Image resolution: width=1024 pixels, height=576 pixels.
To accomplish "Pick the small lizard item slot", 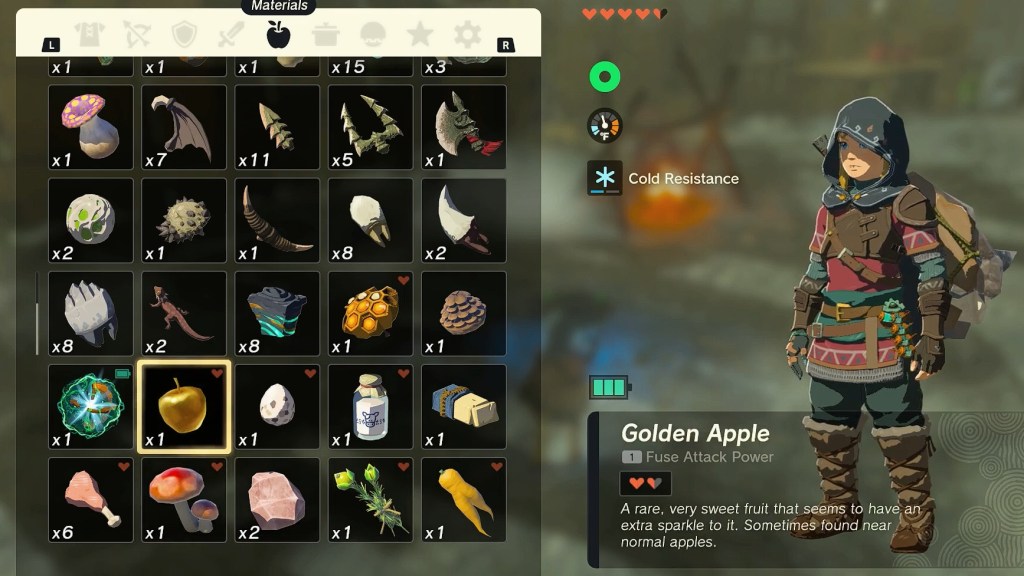I will coord(184,314).
